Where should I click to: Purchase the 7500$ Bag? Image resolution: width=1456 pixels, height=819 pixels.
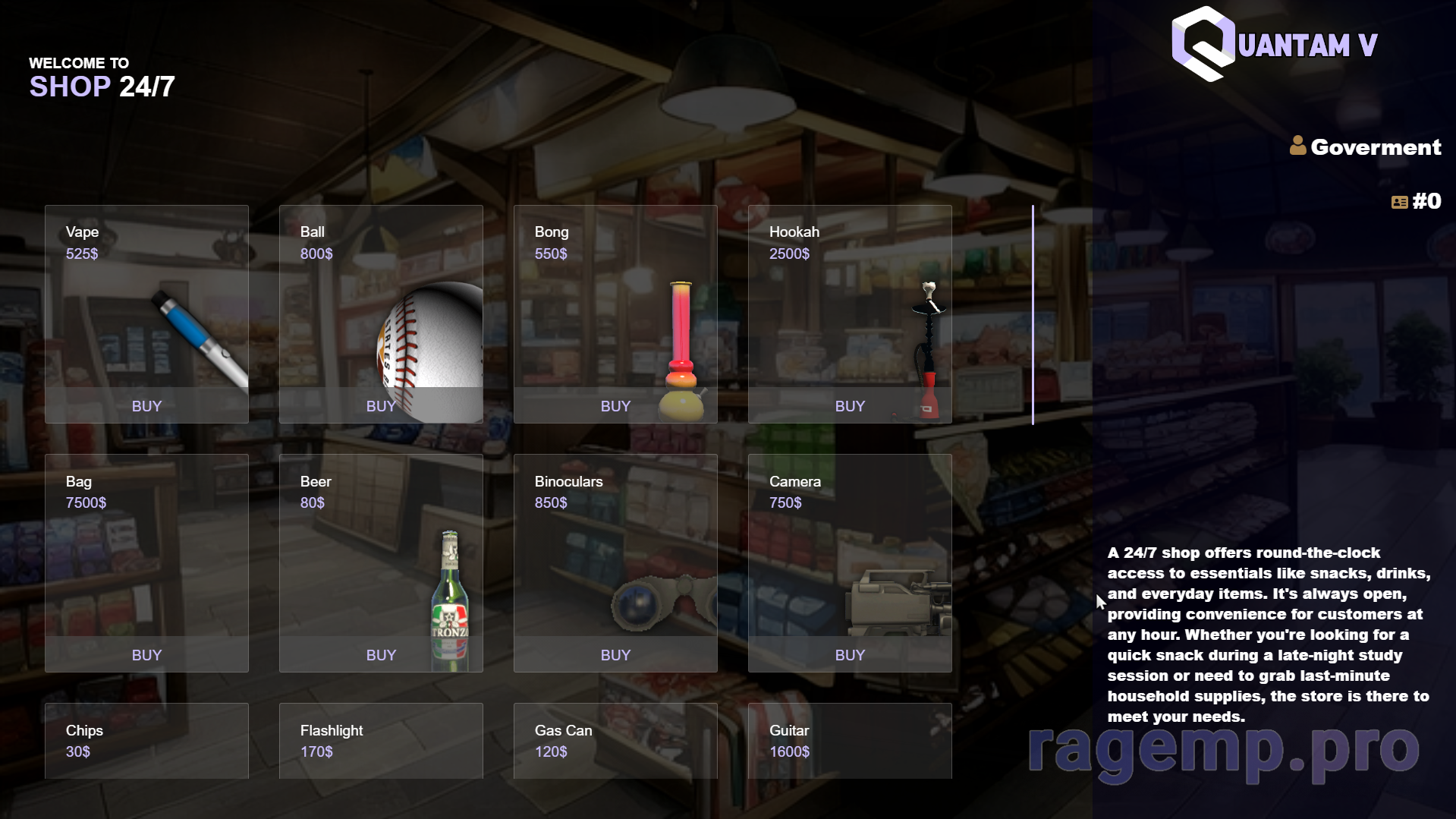pyautogui.click(x=146, y=655)
